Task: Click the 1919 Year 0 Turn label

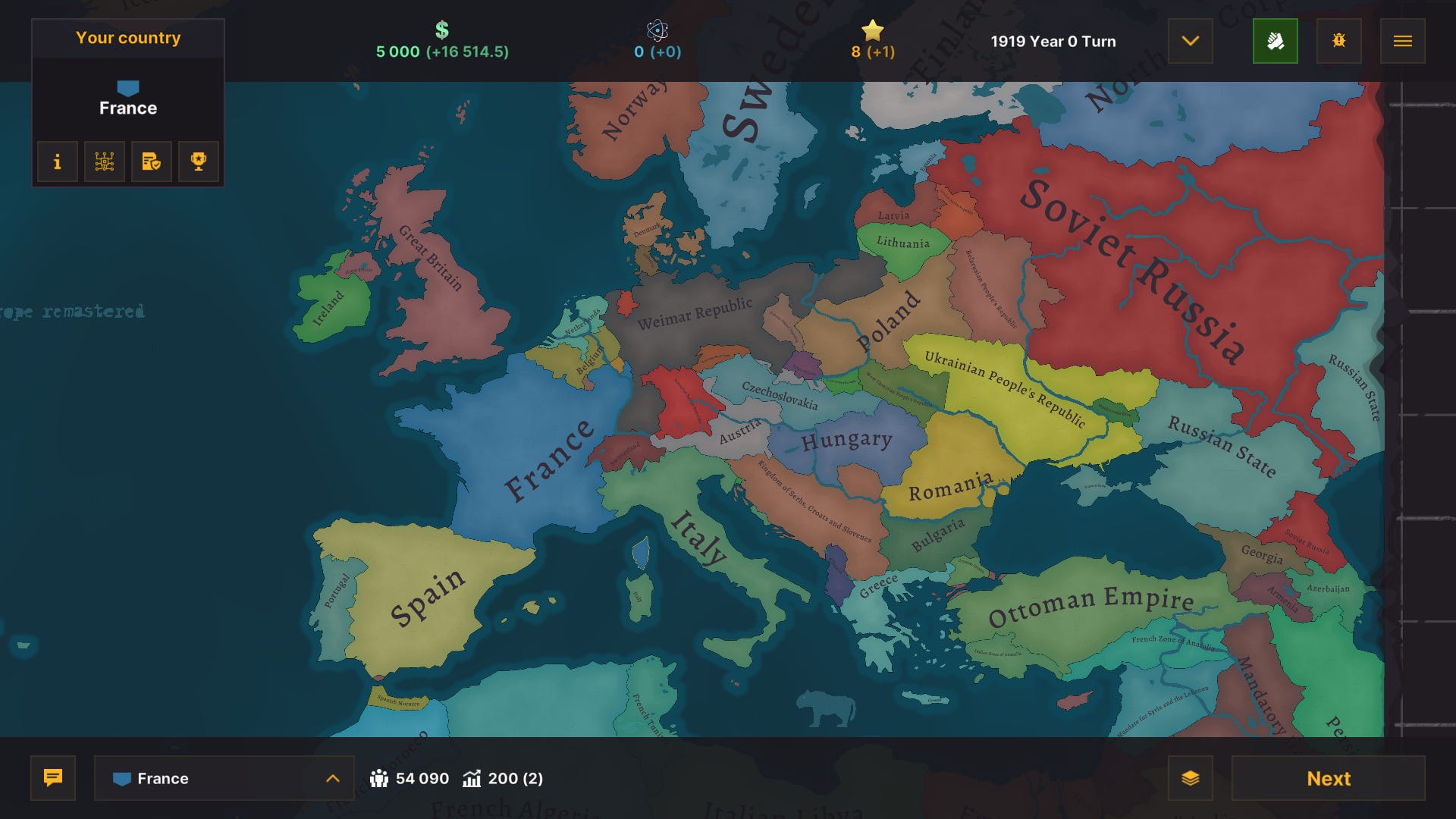Action: click(x=1053, y=42)
